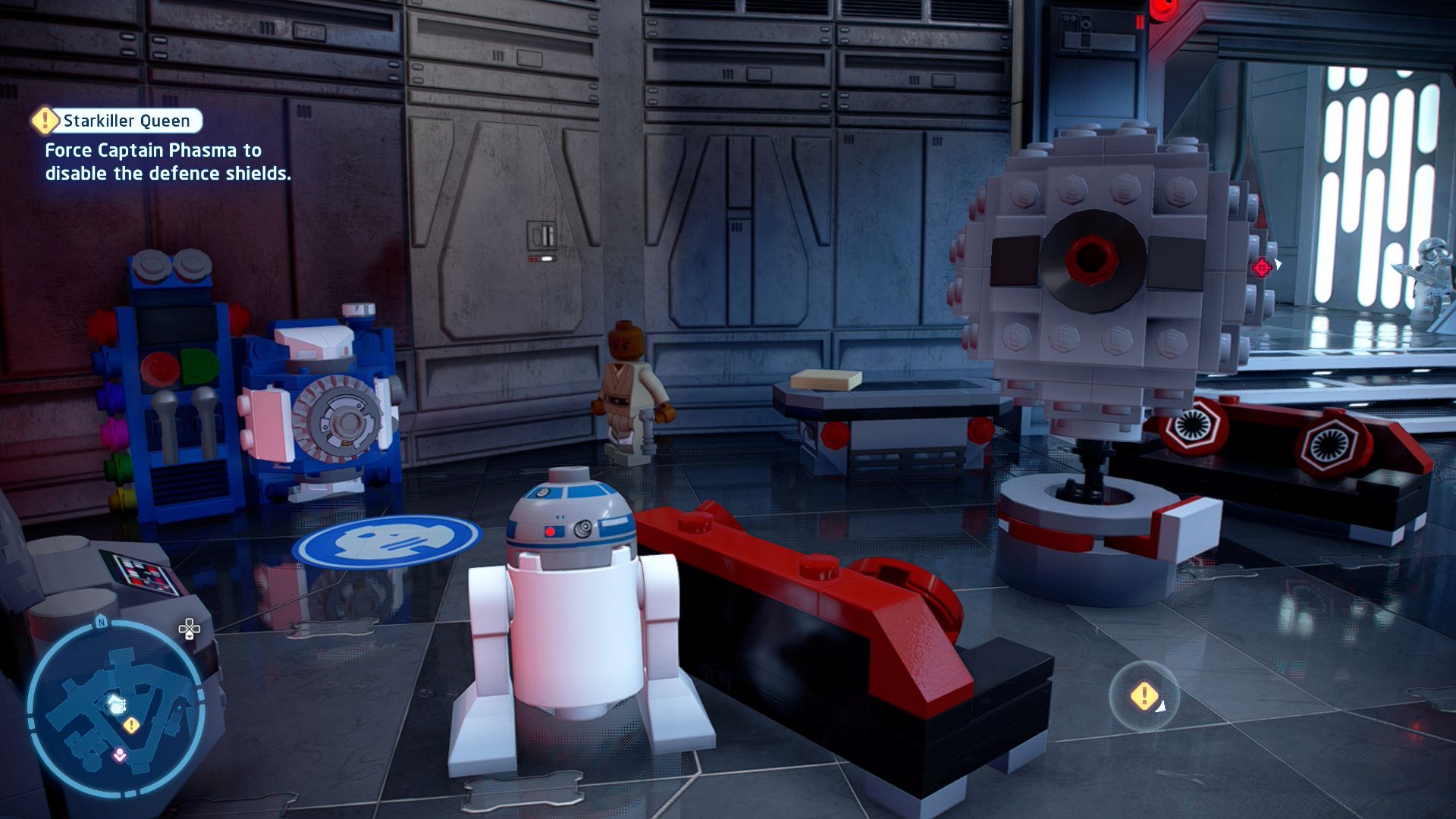Select the pink marker on the minimap
Image resolution: width=1456 pixels, height=819 pixels.
[x=119, y=755]
